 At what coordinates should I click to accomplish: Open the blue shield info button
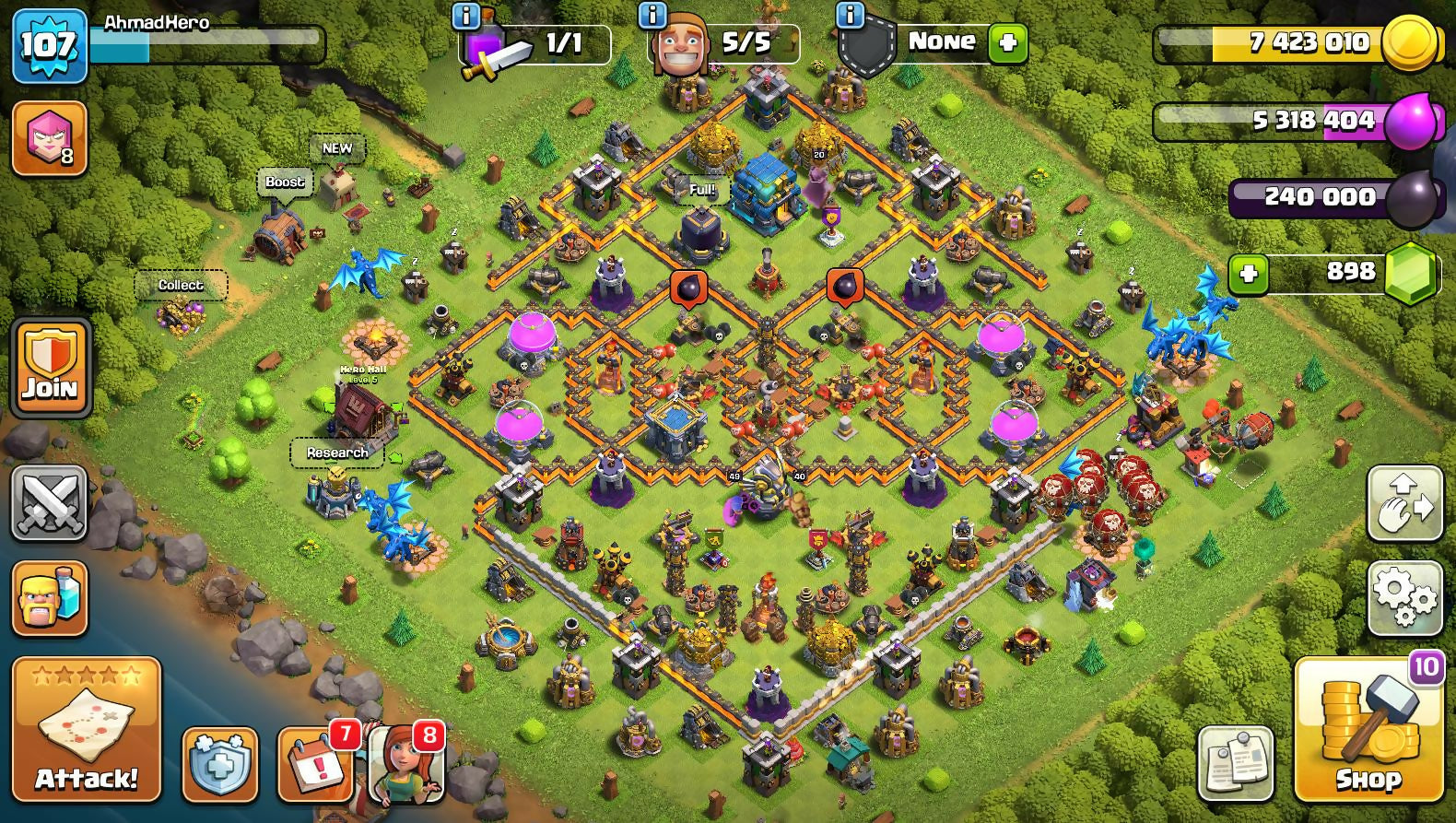[x=219, y=764]
